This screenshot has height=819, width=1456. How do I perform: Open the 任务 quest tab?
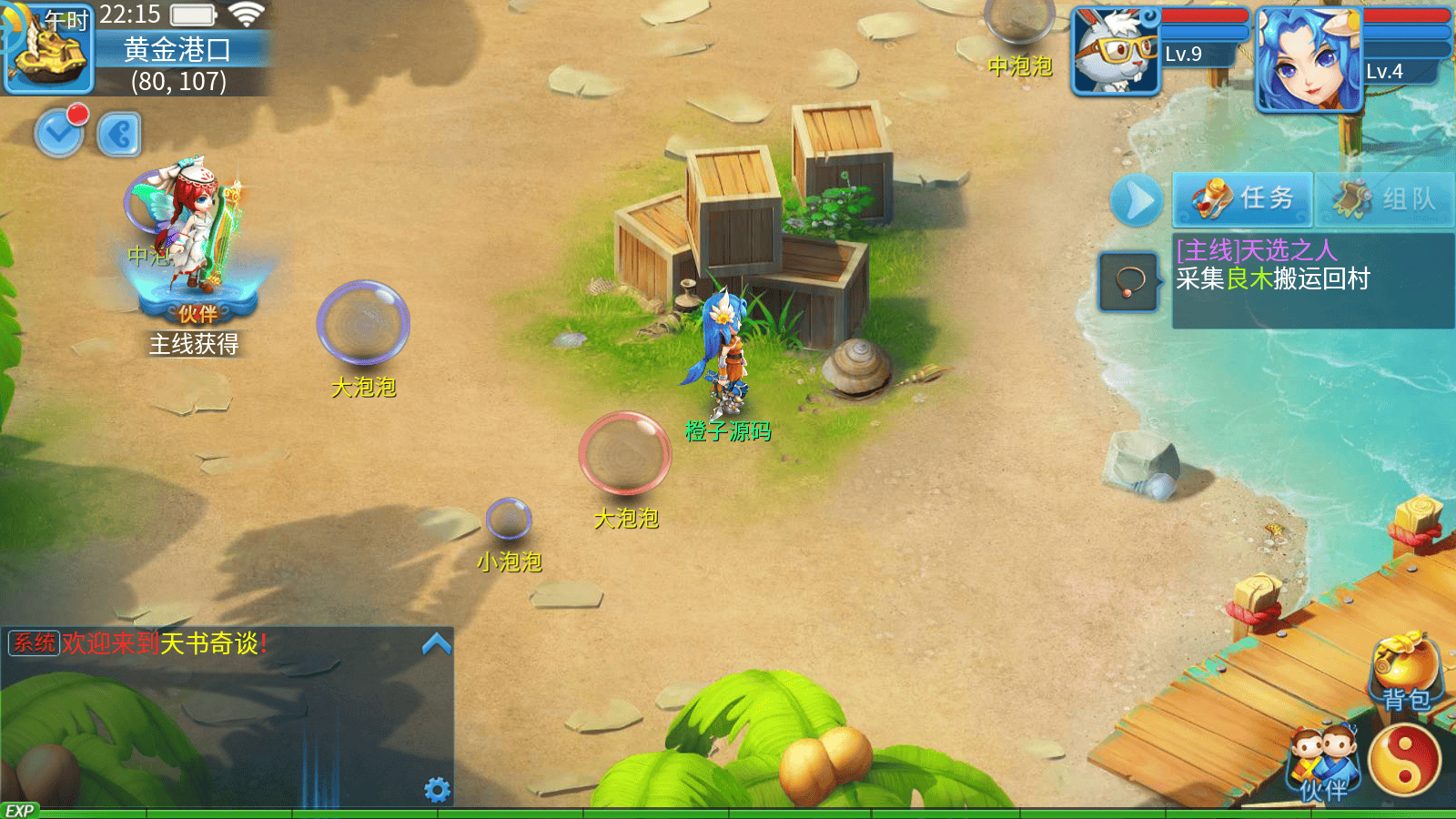[x=1242, y=199]
